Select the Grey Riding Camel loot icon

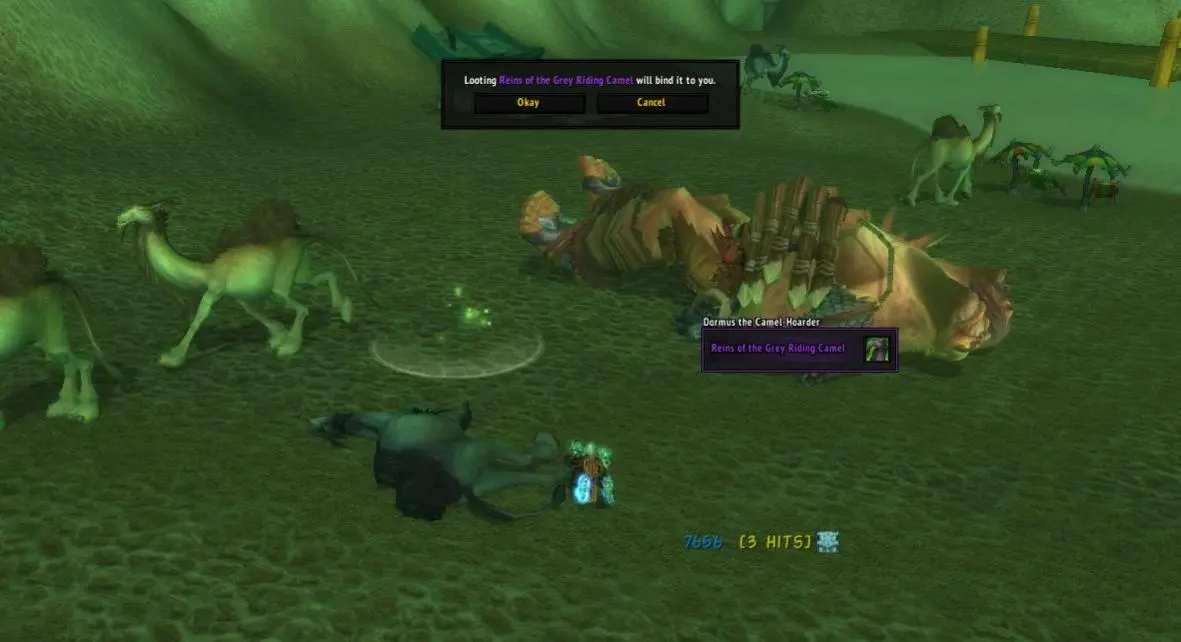[x=877, y=349]
